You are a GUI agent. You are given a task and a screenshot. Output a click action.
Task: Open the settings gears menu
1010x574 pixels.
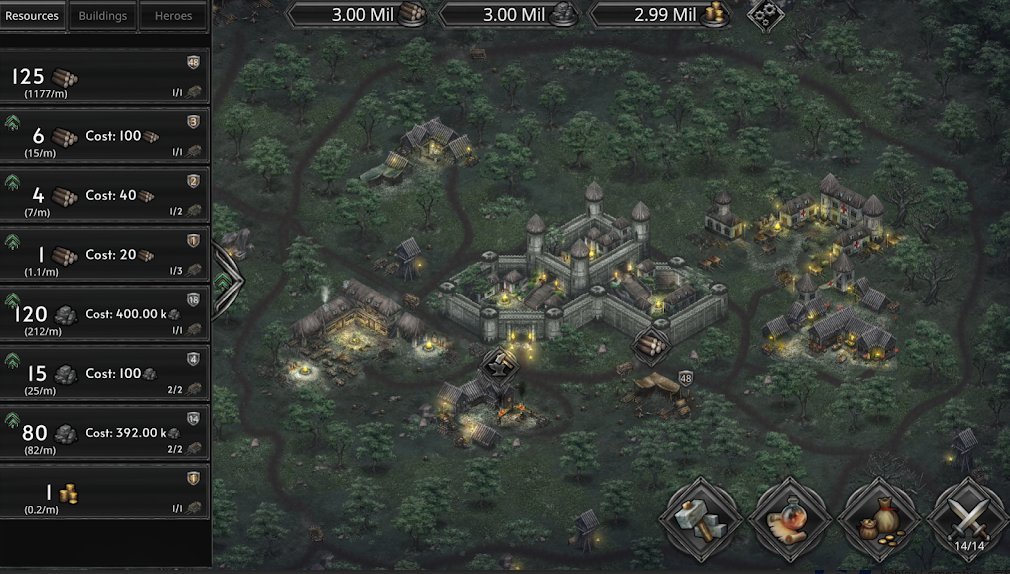765,14
